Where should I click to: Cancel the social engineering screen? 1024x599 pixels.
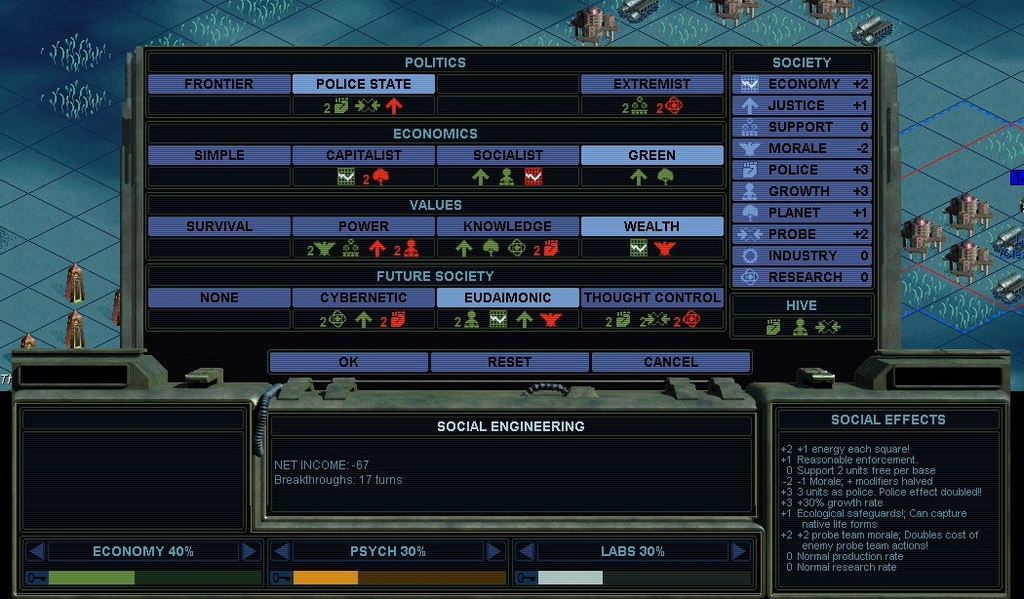[670, 362]
